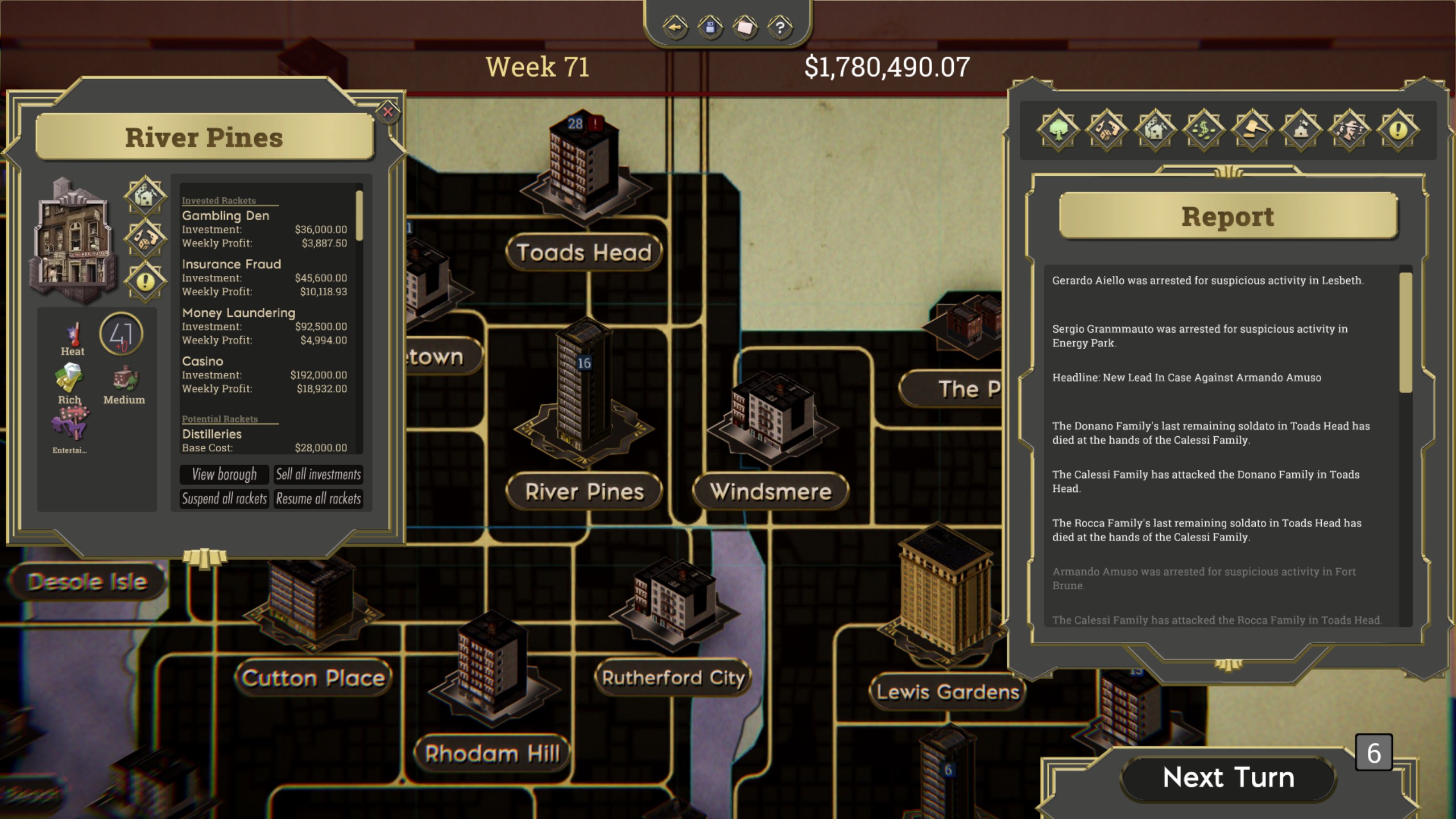Viewport: 1456px width, 819px height.
Task: Open Toads Head borough on the map
Action: pyautogui.click(x=584, y=252)
